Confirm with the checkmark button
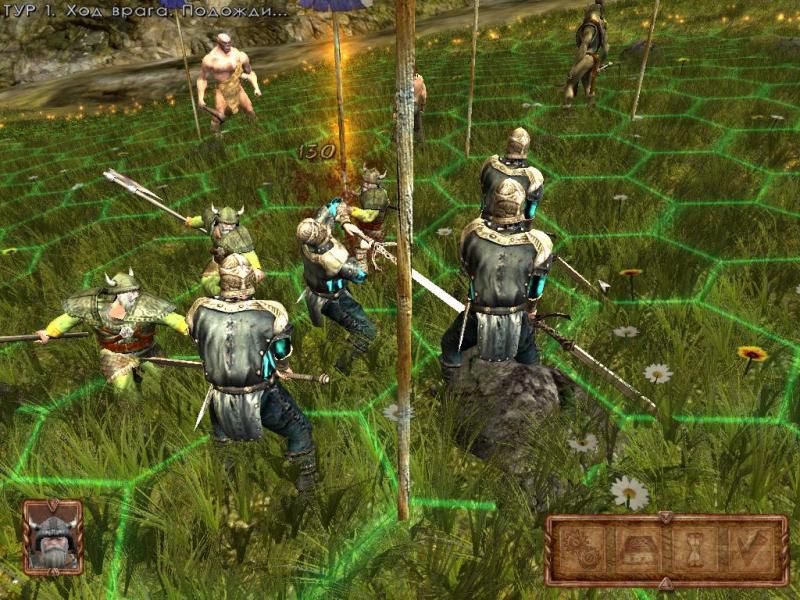800x600 pixels. [x=748, y=549]
